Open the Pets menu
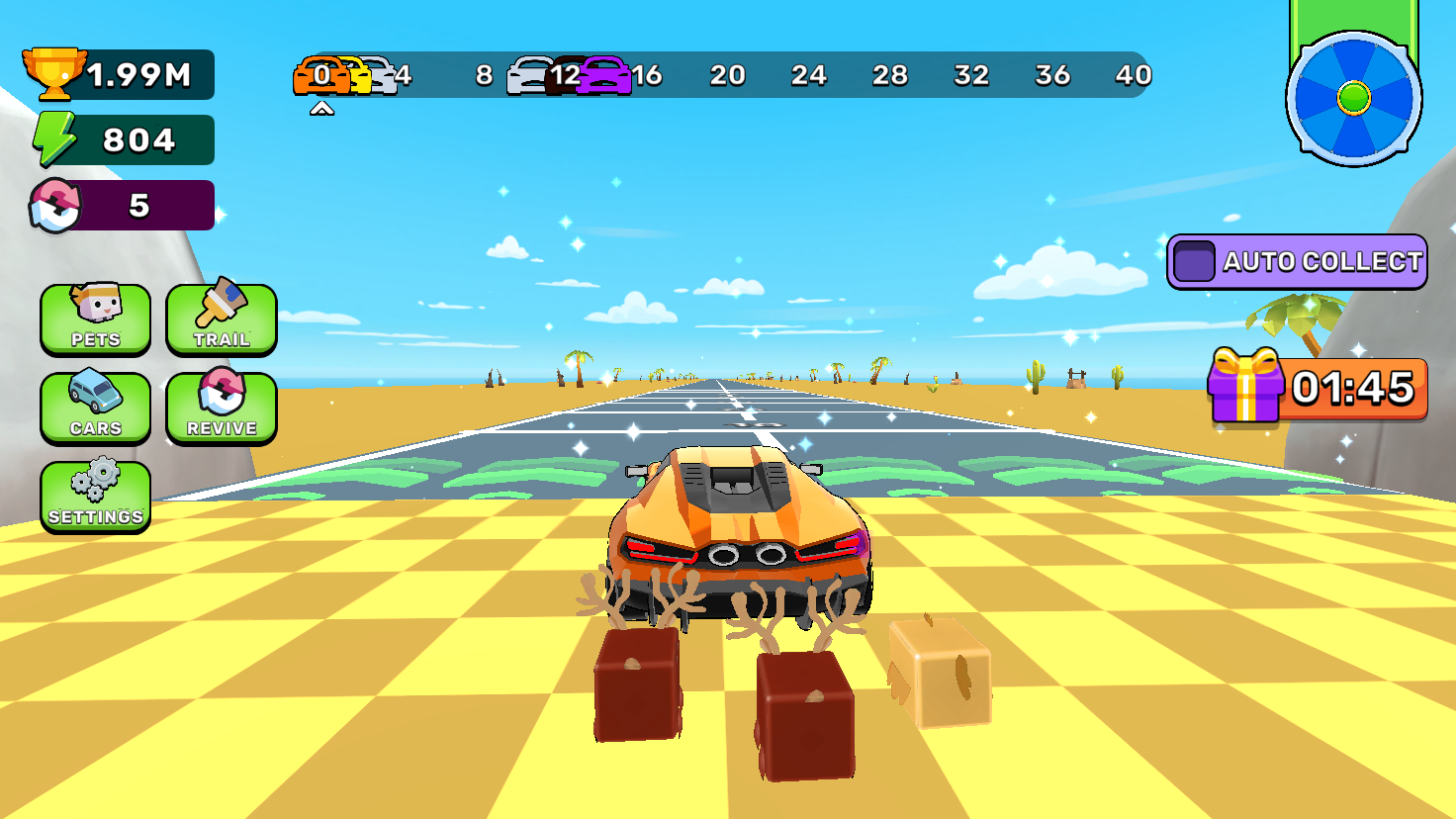Viewport: 1456px width, 819px height. coord(95,318)
